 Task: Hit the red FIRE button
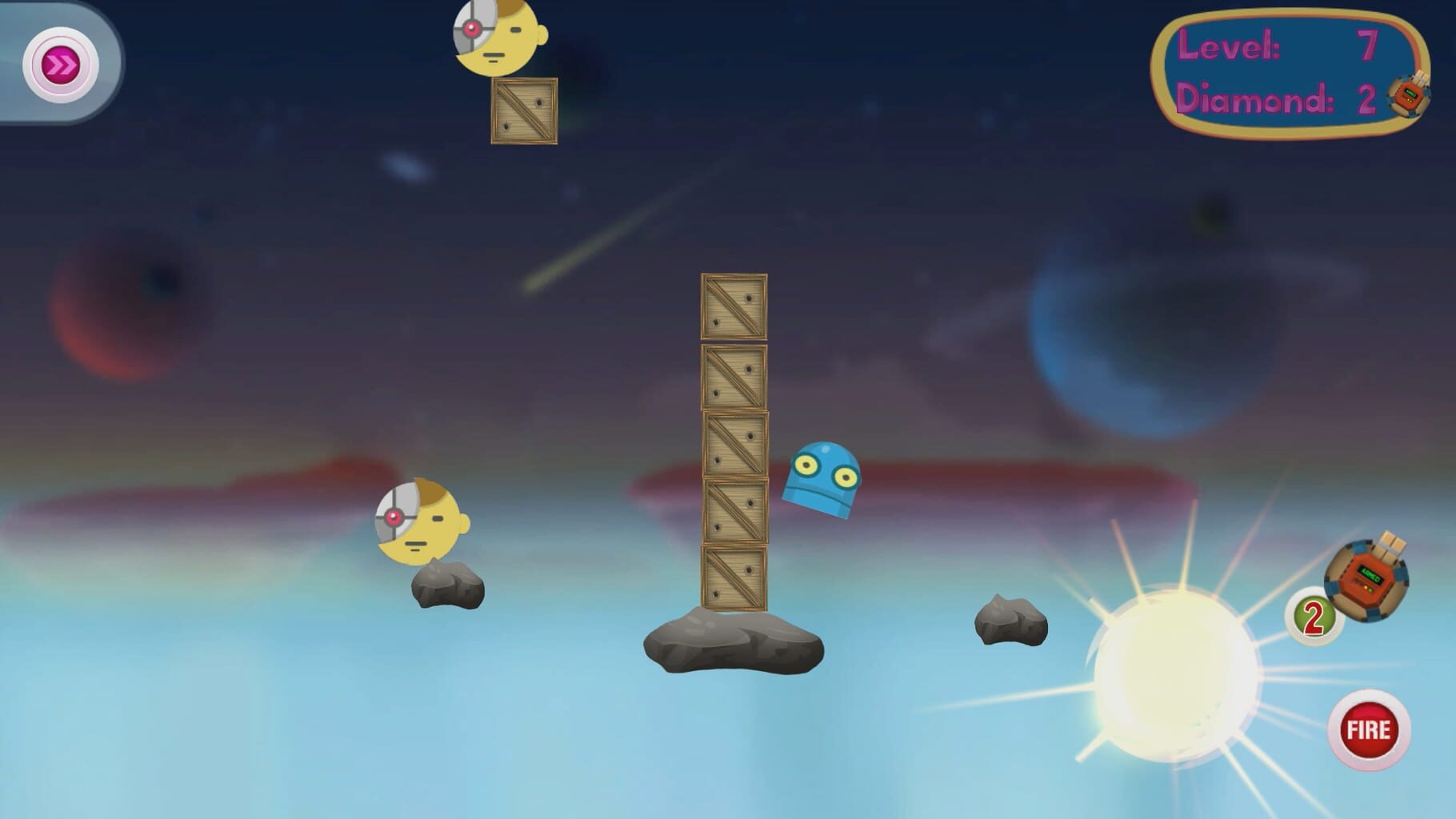1368,729
